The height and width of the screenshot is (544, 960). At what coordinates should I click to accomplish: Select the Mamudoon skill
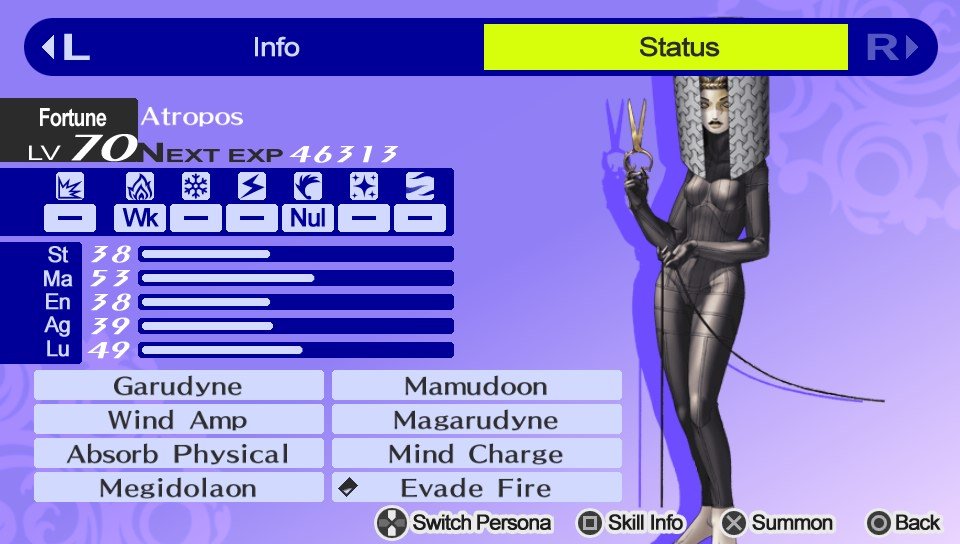pos(476,386)
